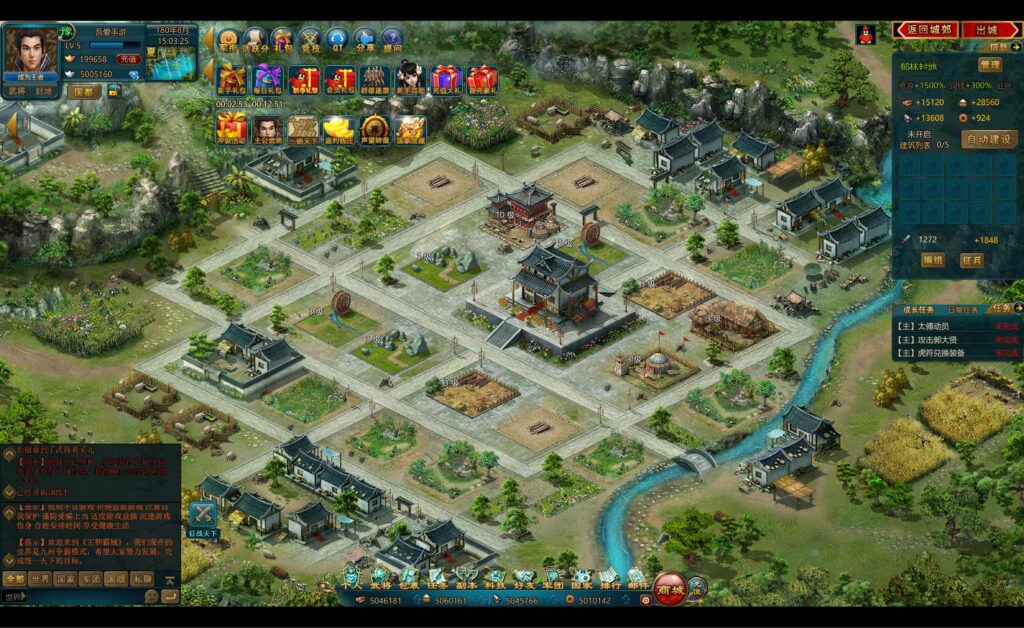
Task: Activate 自动建设 auto build
Action: coord(989,139)
